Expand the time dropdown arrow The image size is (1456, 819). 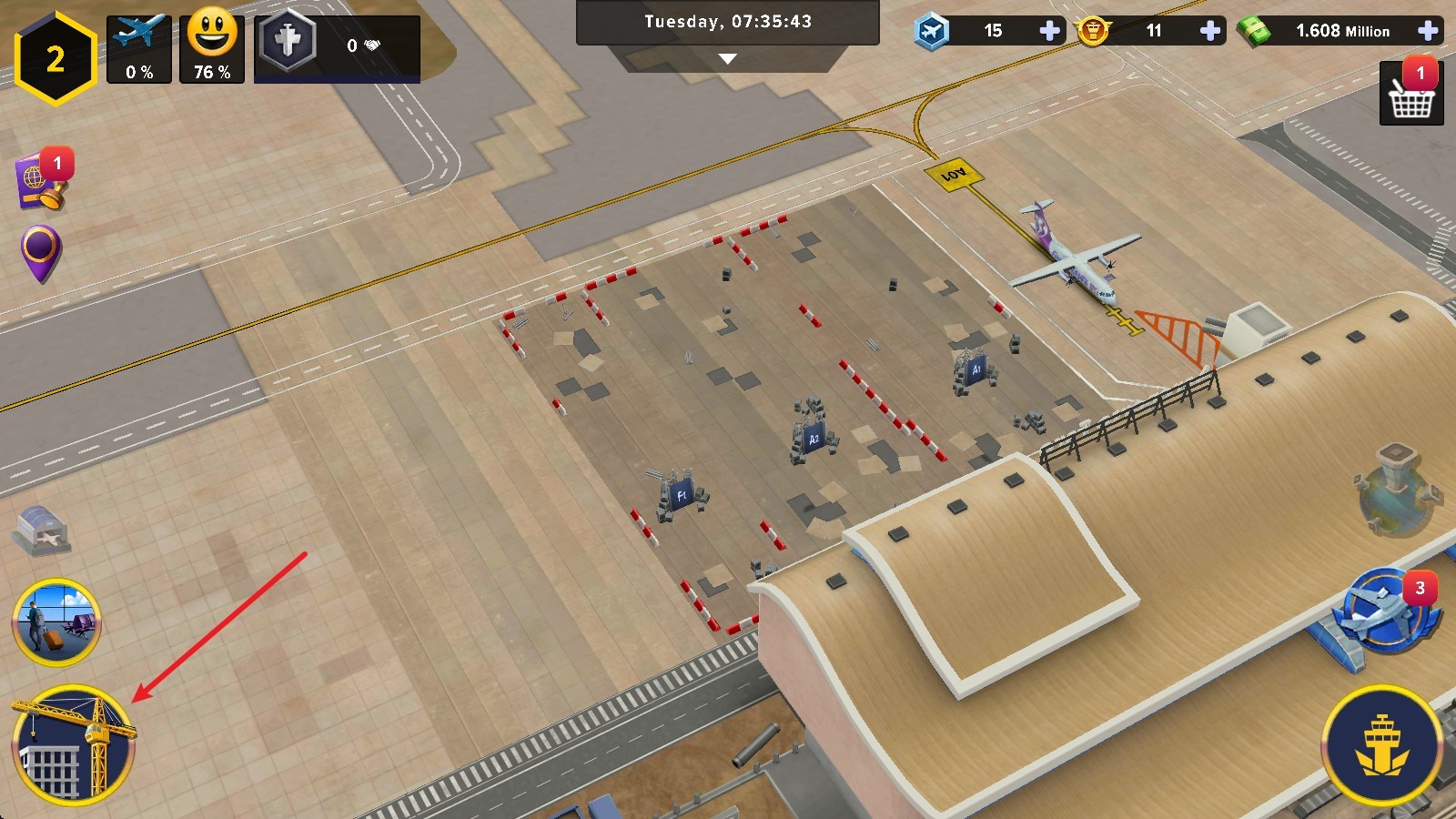pyautogui.click(x=727, y=59)
